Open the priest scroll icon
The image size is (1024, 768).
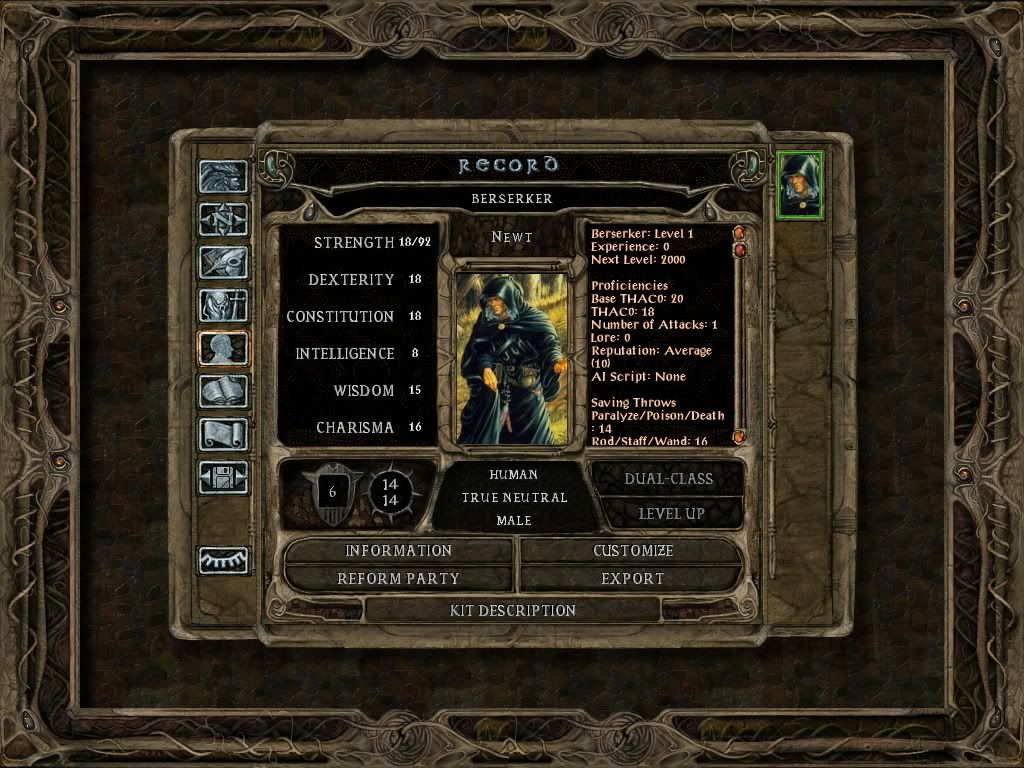click(224, 434)
